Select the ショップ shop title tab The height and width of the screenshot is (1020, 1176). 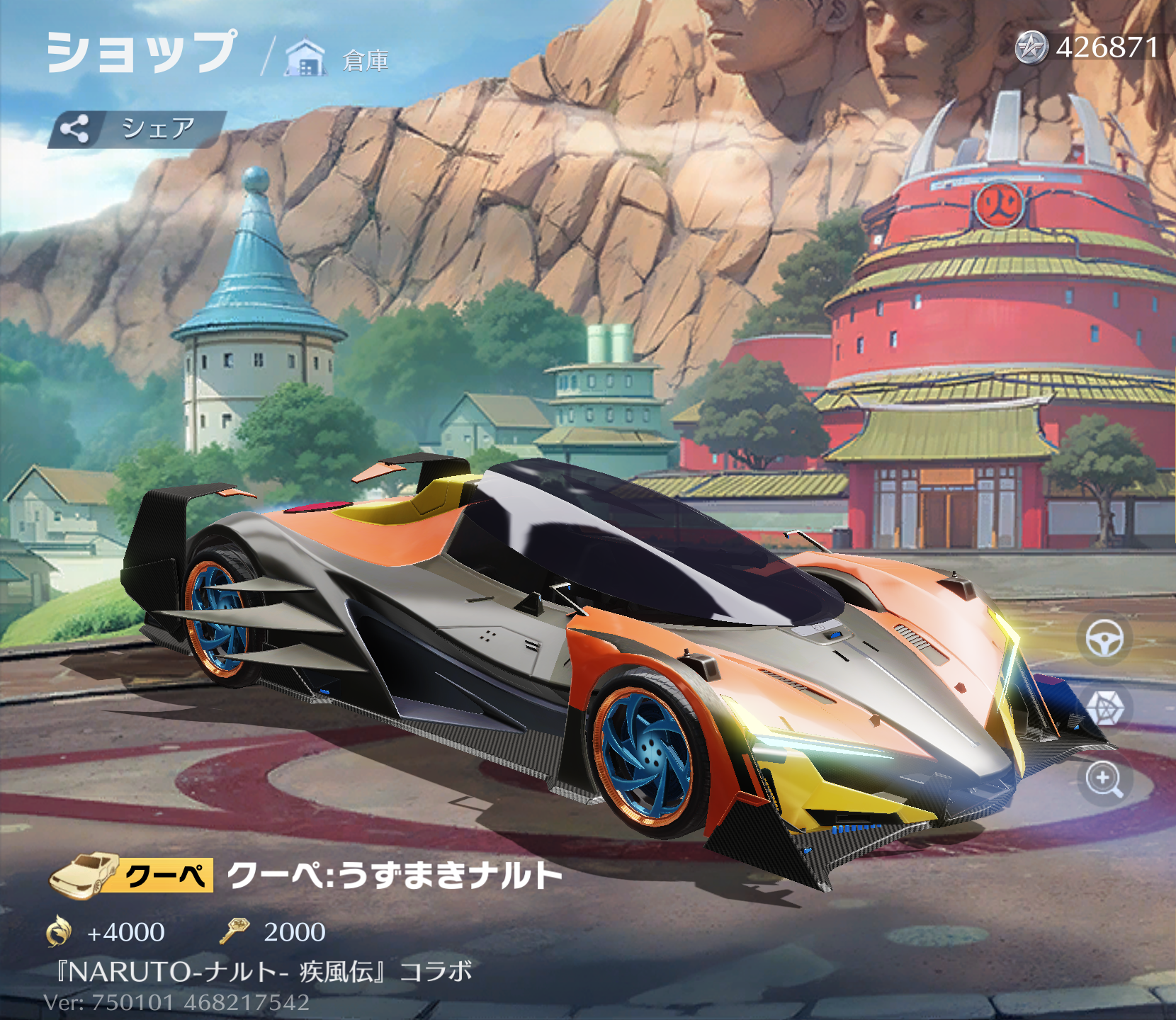[x=141, y=52]
